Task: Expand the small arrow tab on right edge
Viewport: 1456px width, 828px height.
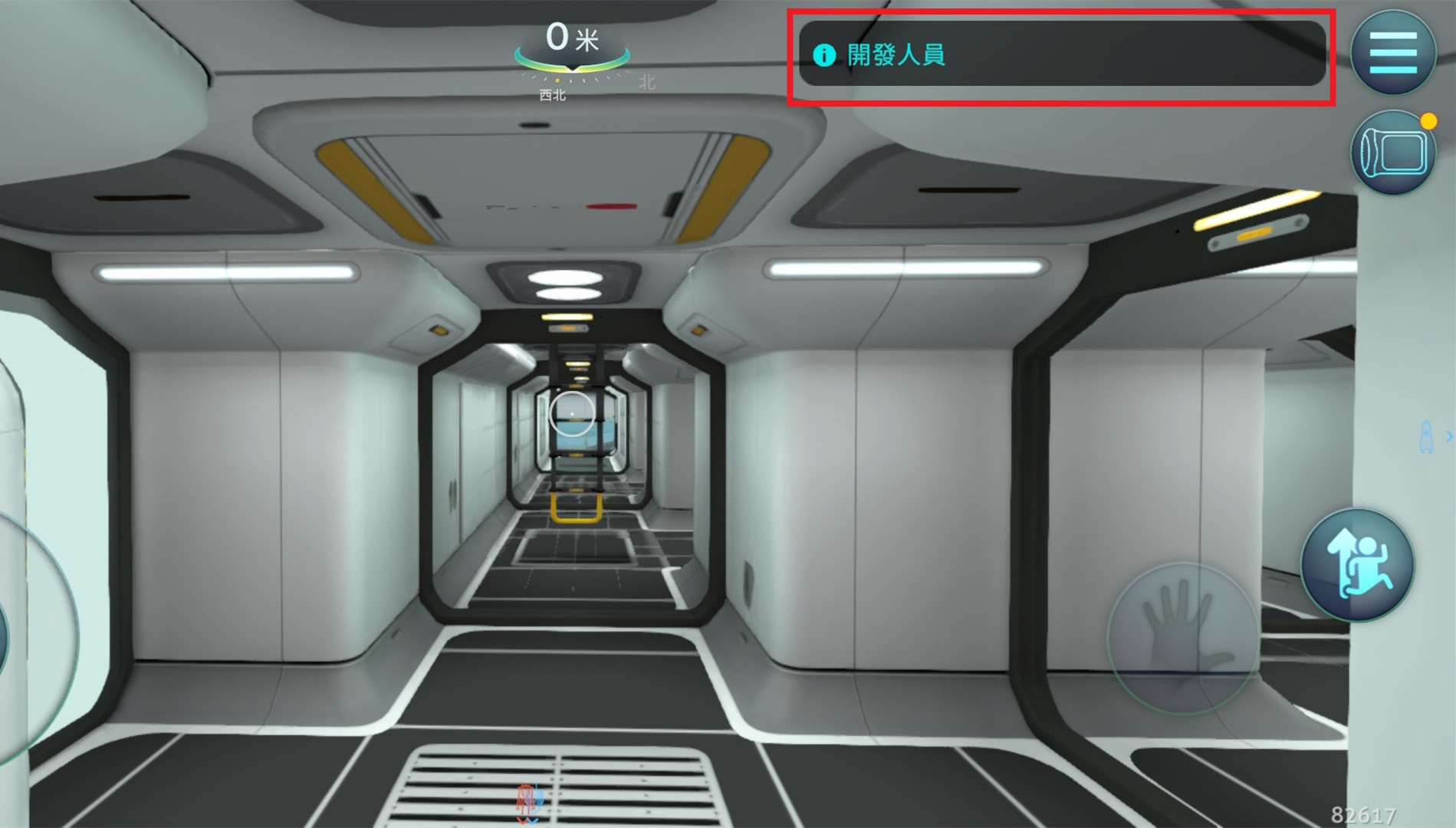Action: 1448,436
